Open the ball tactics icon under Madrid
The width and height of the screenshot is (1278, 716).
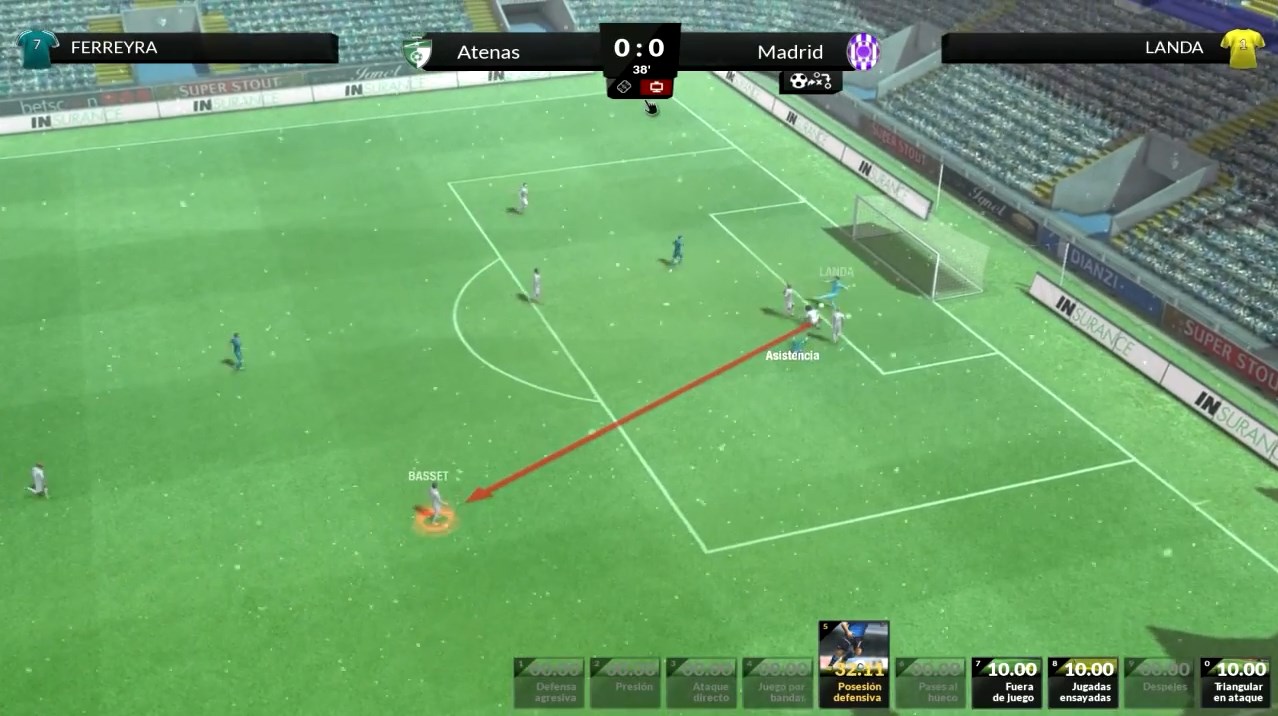pyautogui.click(x=810, y=81)
